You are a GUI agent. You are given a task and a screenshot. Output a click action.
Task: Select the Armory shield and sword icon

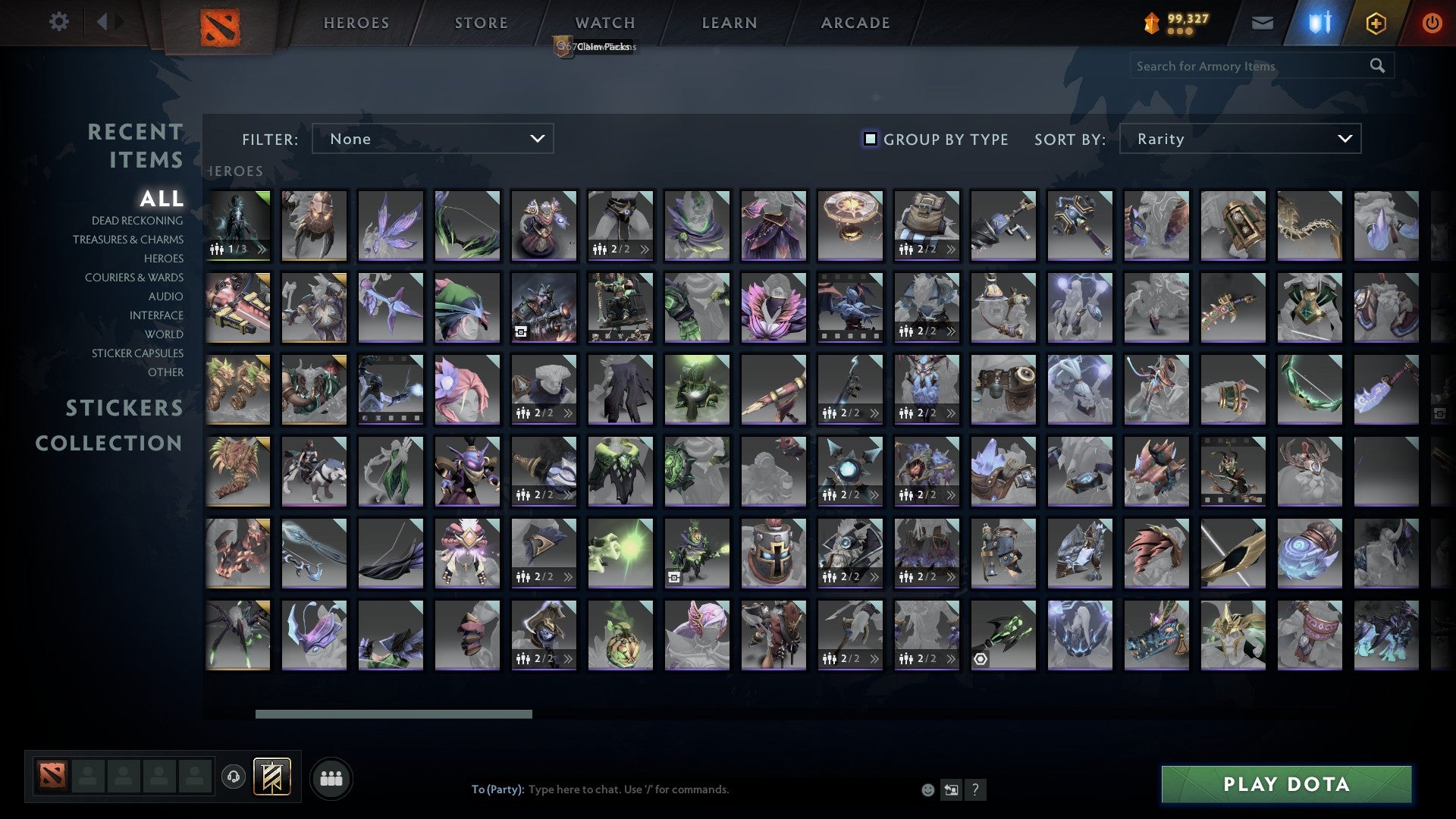click(1319, 23)
